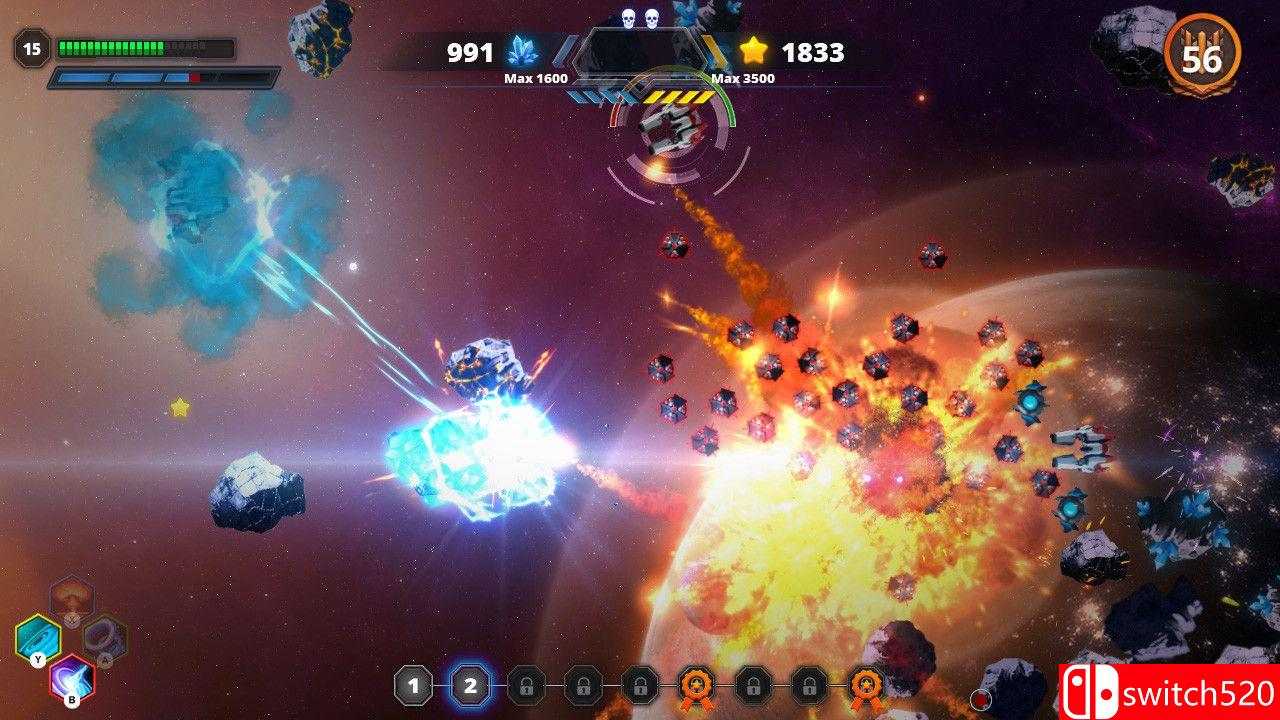This screenshot has width=1280, height=720.
Task: Activate the cyan vortex ability
Action: tap(38, 637)
